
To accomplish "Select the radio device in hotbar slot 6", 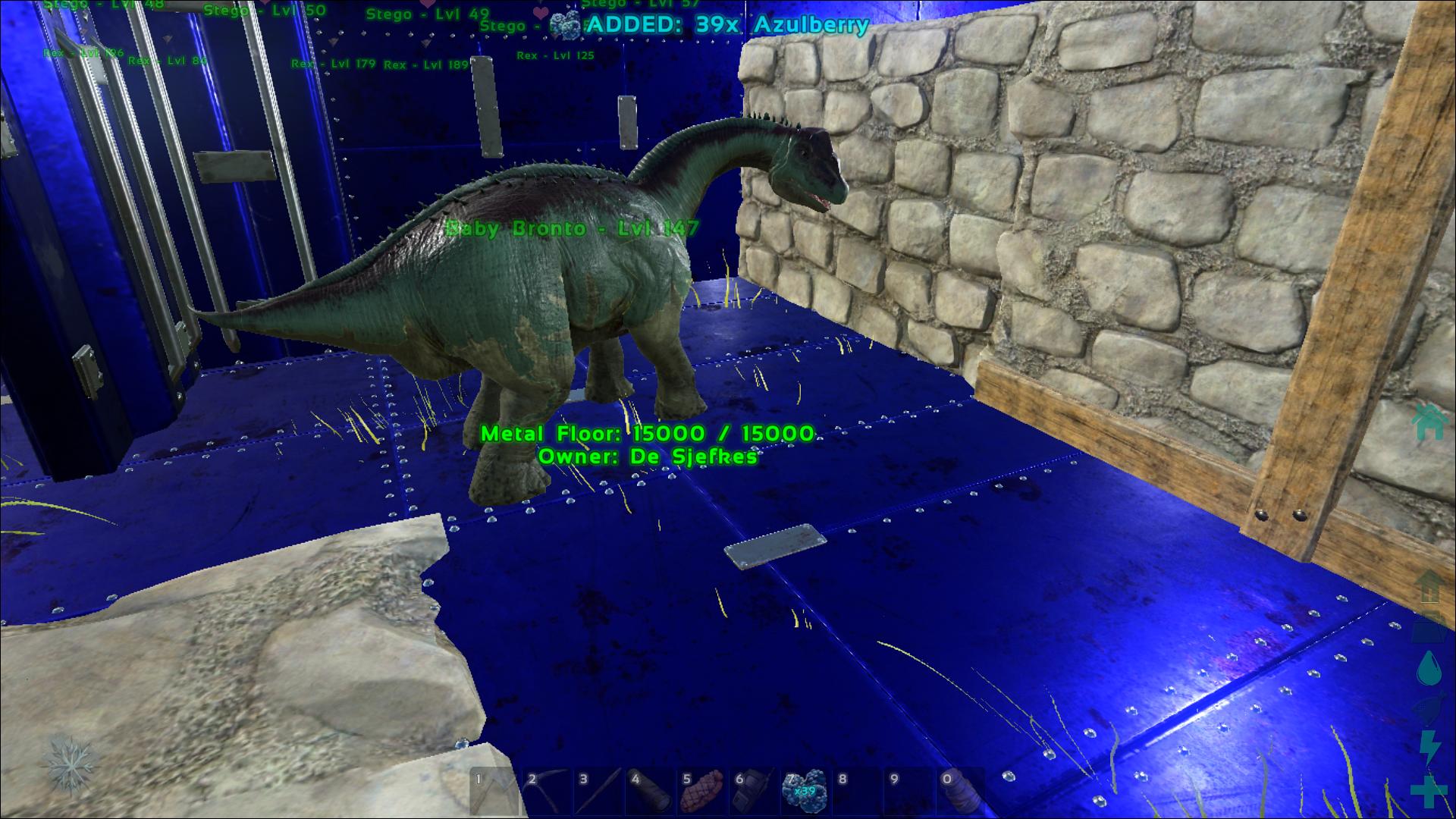I will (752, 792).
